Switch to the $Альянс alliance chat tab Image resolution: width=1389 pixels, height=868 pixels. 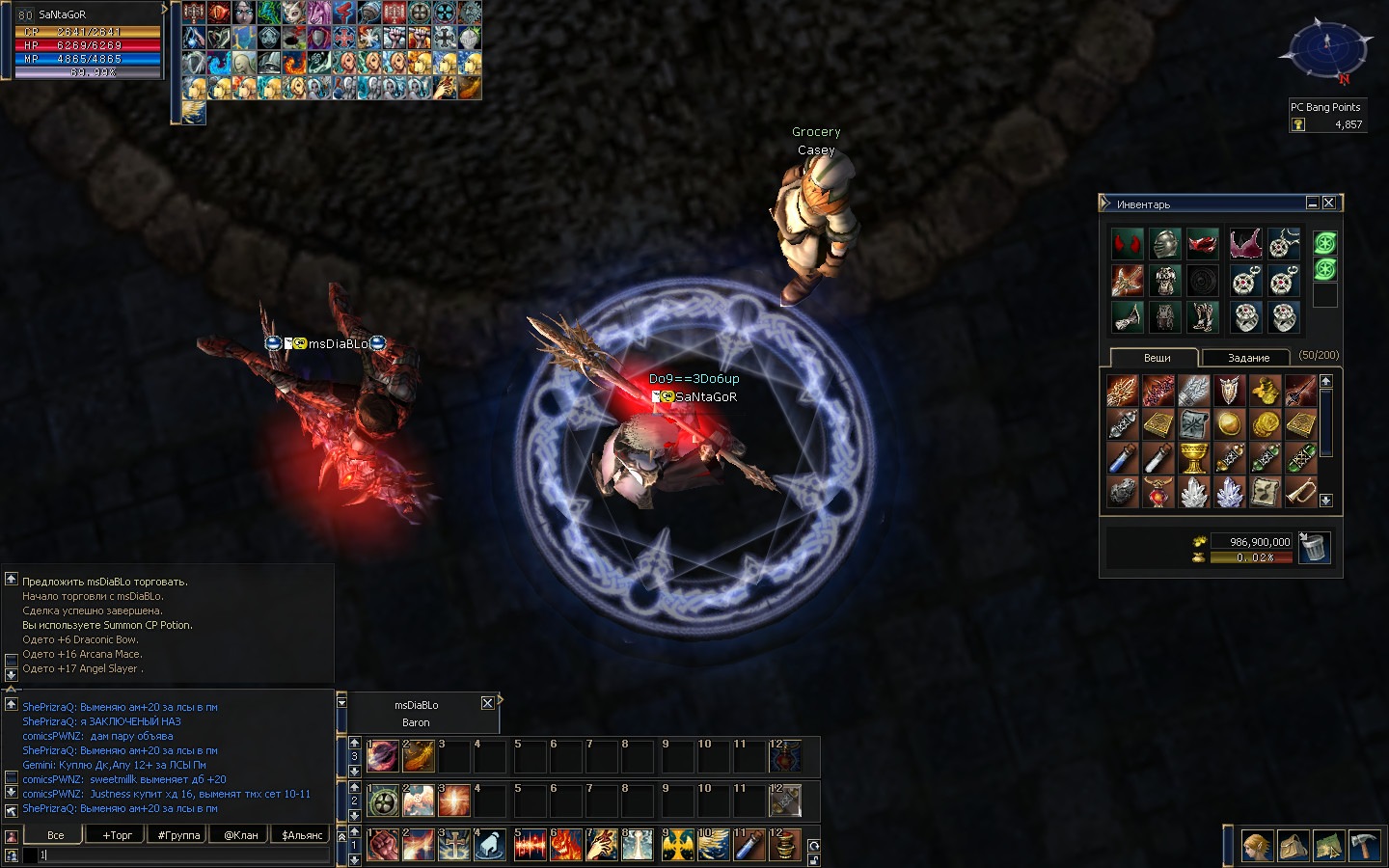(302, 835)
